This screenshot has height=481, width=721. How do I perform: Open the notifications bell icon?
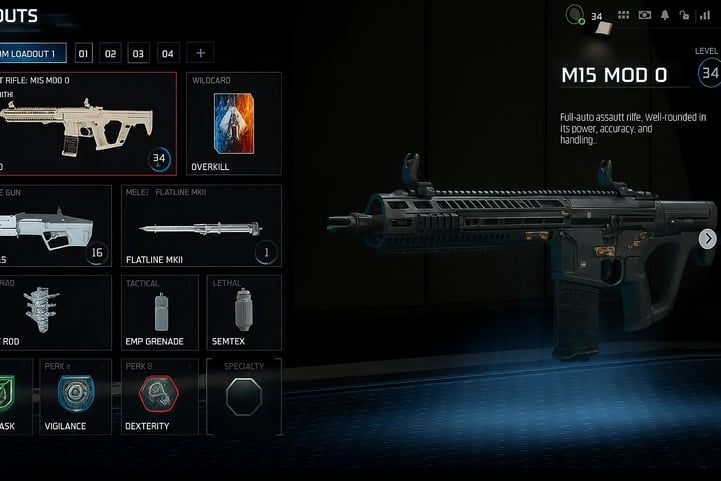664,15
